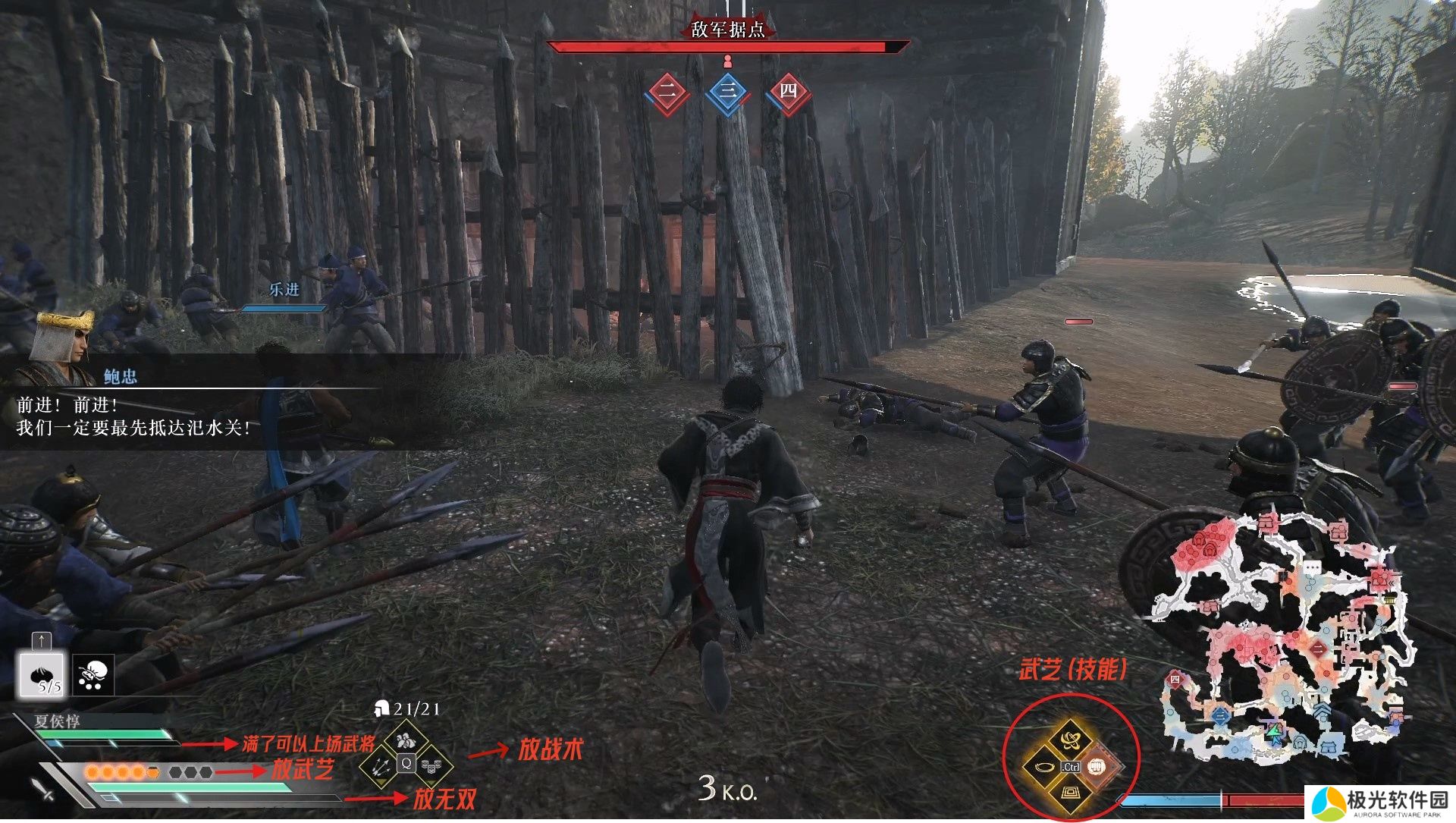Select the red 四 enemy base diamond at top
The image size is (1456, 823).
(789, 93)
